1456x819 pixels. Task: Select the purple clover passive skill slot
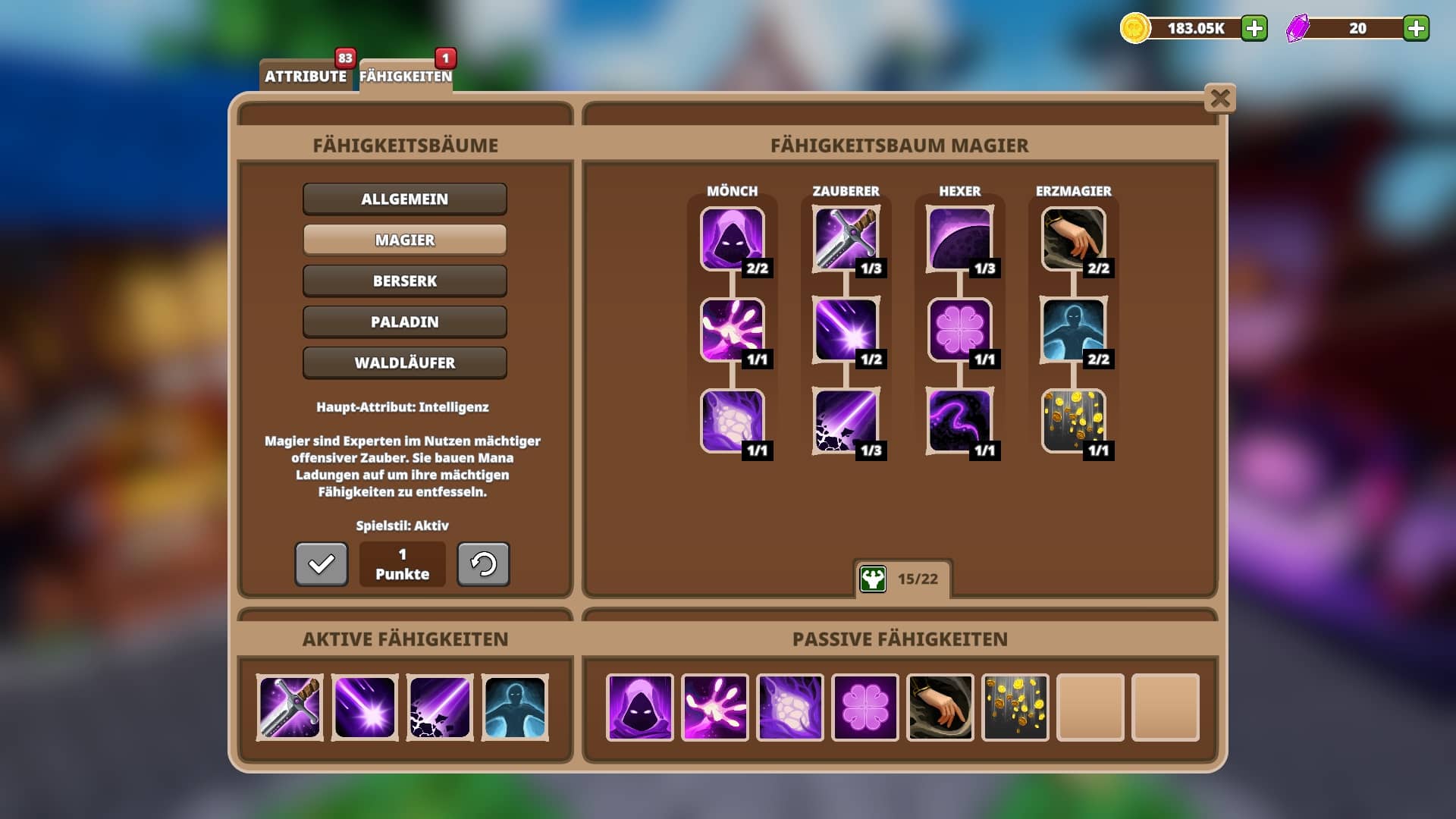(x=865, y=708)
